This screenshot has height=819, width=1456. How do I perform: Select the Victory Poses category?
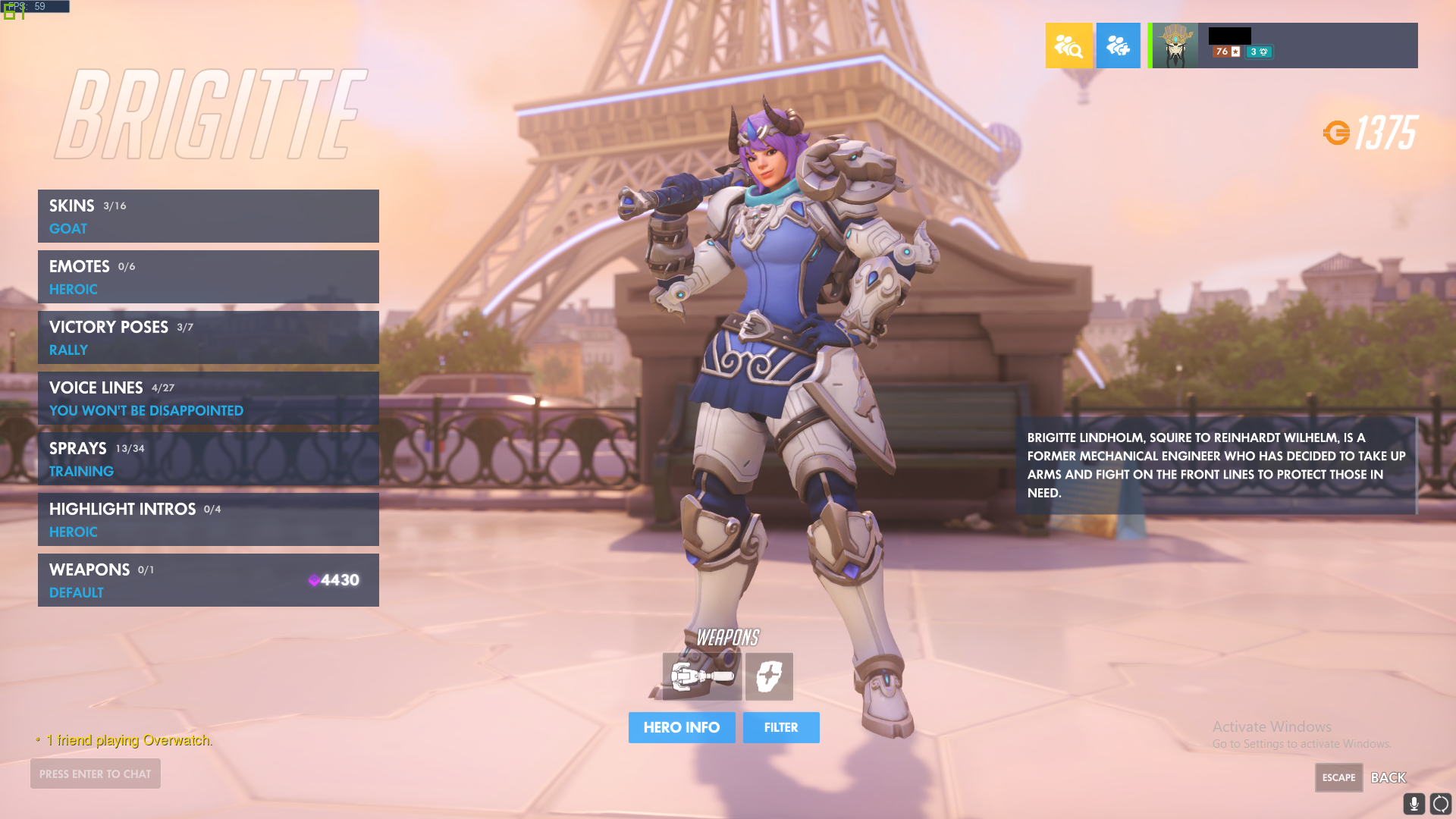(208, 337)
